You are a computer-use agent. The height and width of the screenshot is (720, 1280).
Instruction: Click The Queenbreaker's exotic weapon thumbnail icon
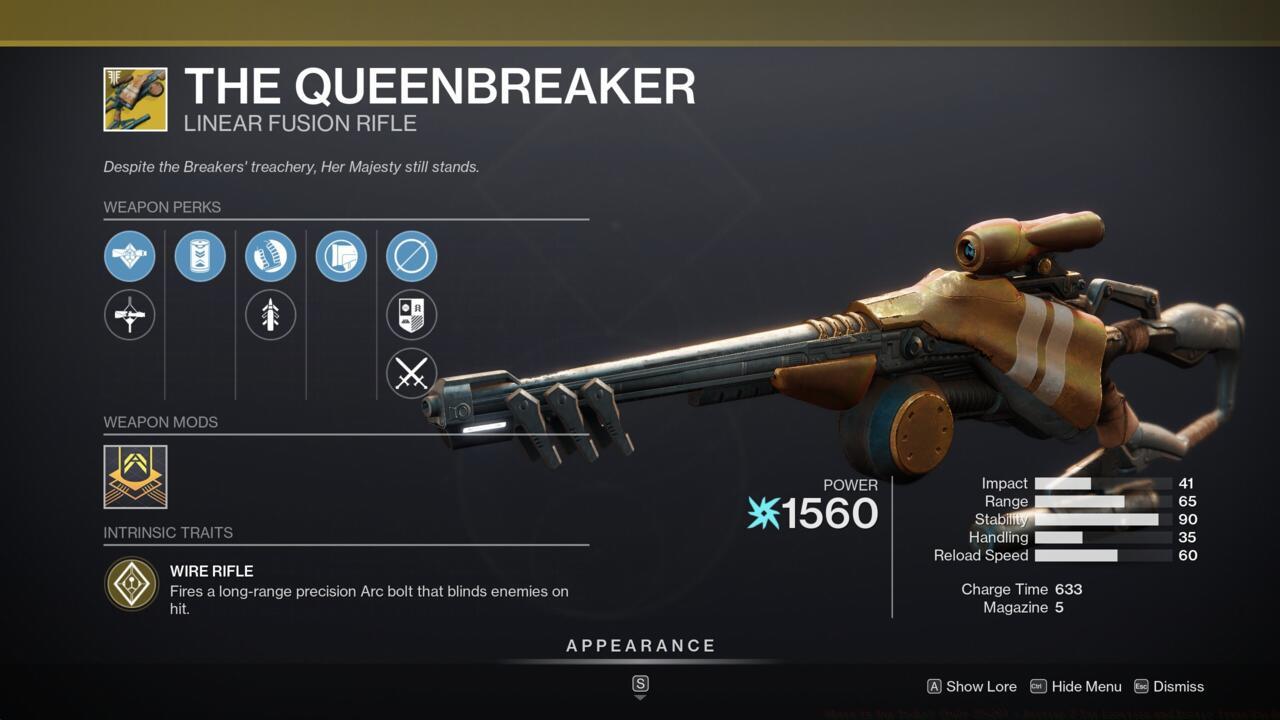coord(135,99)
